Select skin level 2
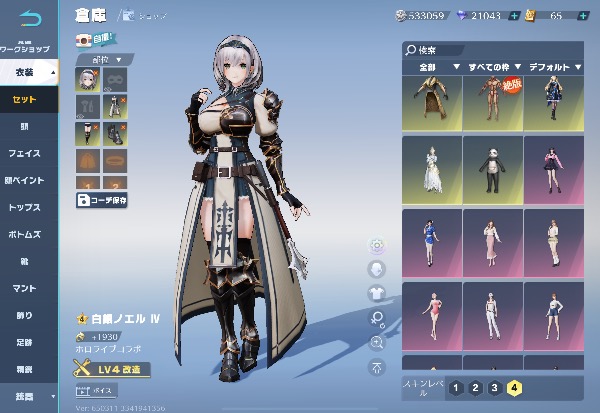Image resolution: width=600 pixels, height=413 pixels. pyautogui.click(x=475, y=388)
